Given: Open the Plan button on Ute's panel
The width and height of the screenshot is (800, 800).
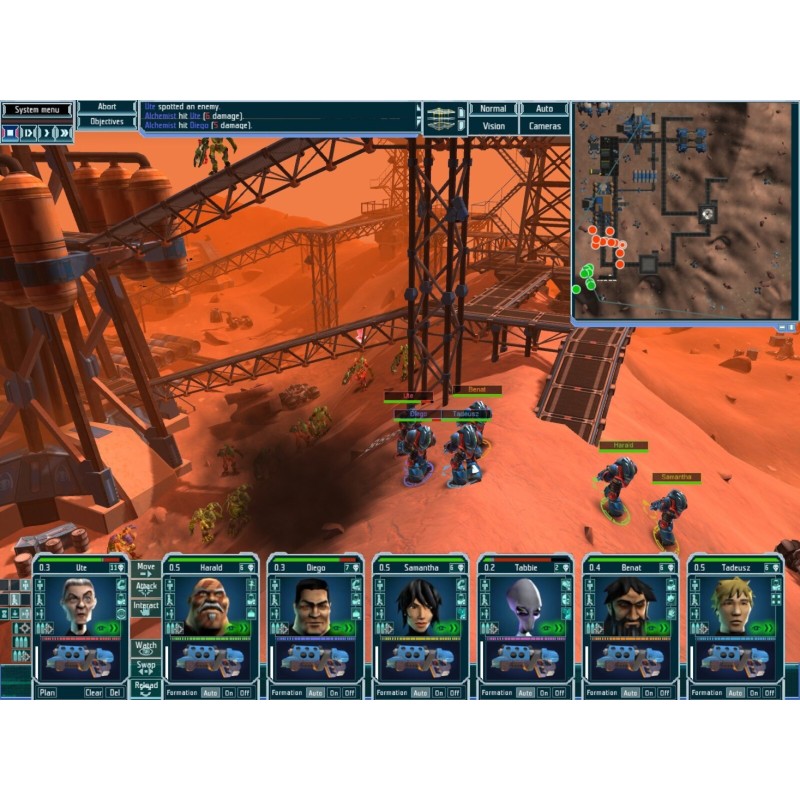Looking at the screenshot, I should click(47, 692).
